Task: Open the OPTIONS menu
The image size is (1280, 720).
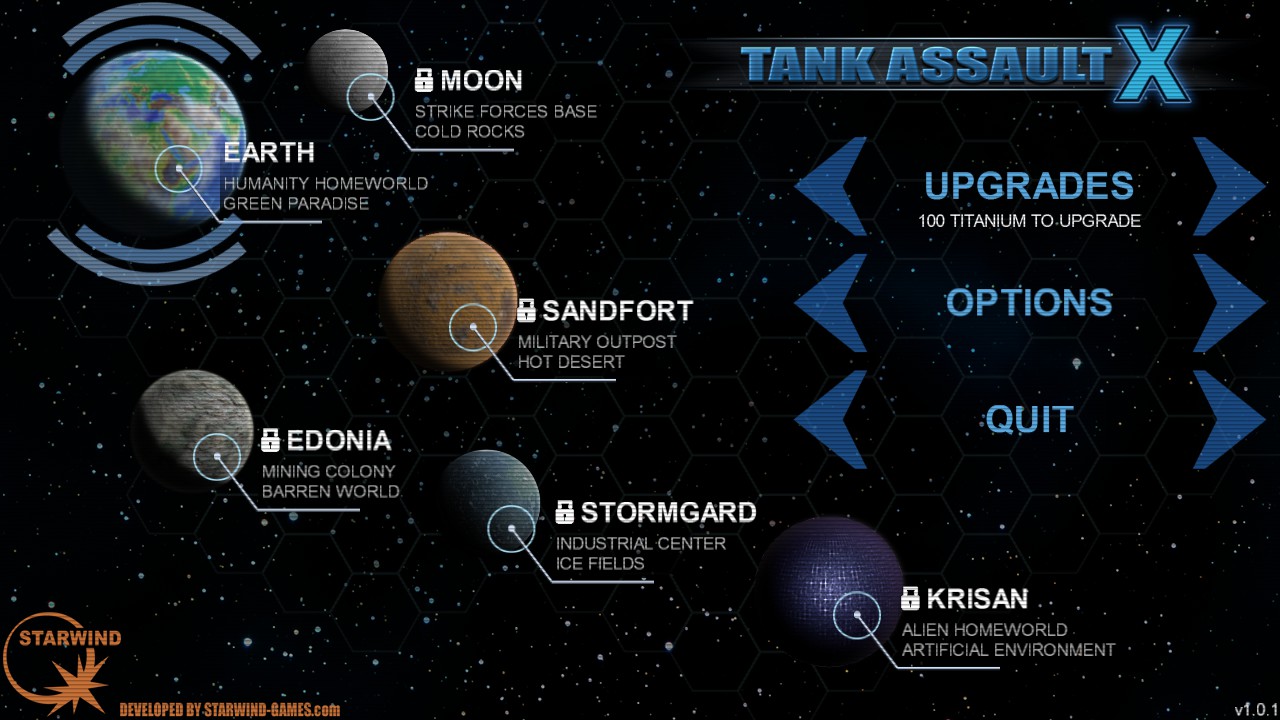Action: pyautogui.click(x=1030, y=302)
